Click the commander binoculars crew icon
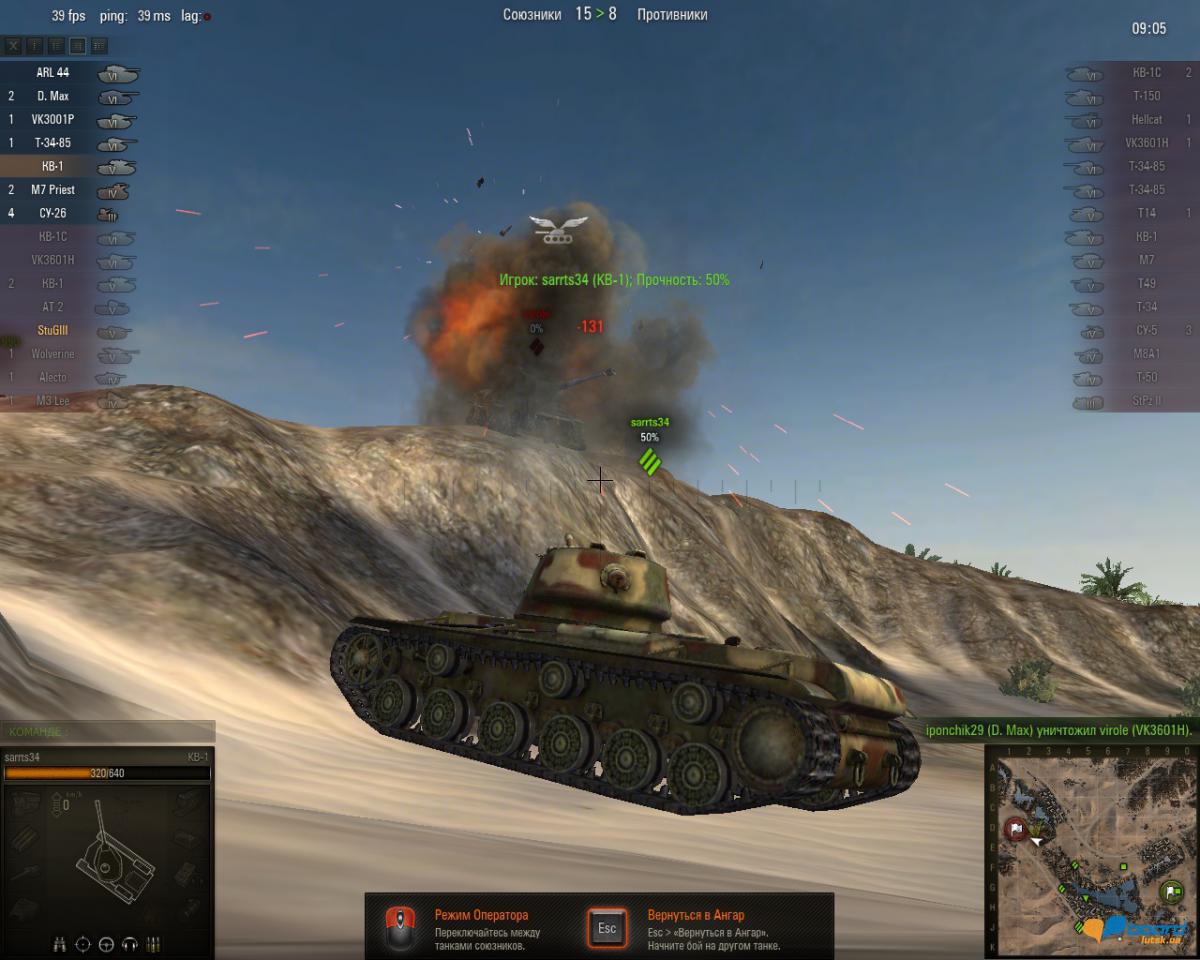 pyautogui.click(x=60, y=943)
